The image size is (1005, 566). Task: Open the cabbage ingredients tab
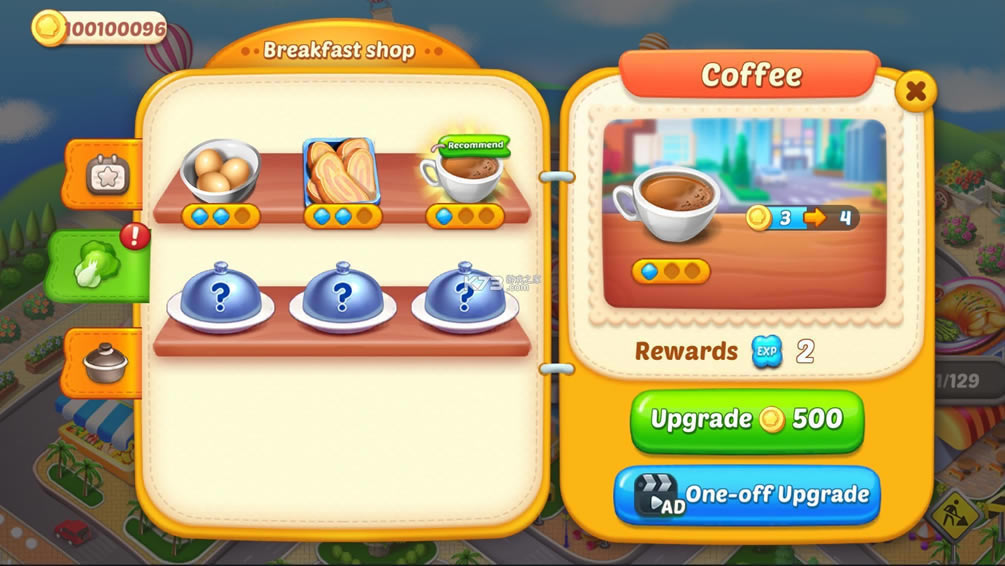98,264
